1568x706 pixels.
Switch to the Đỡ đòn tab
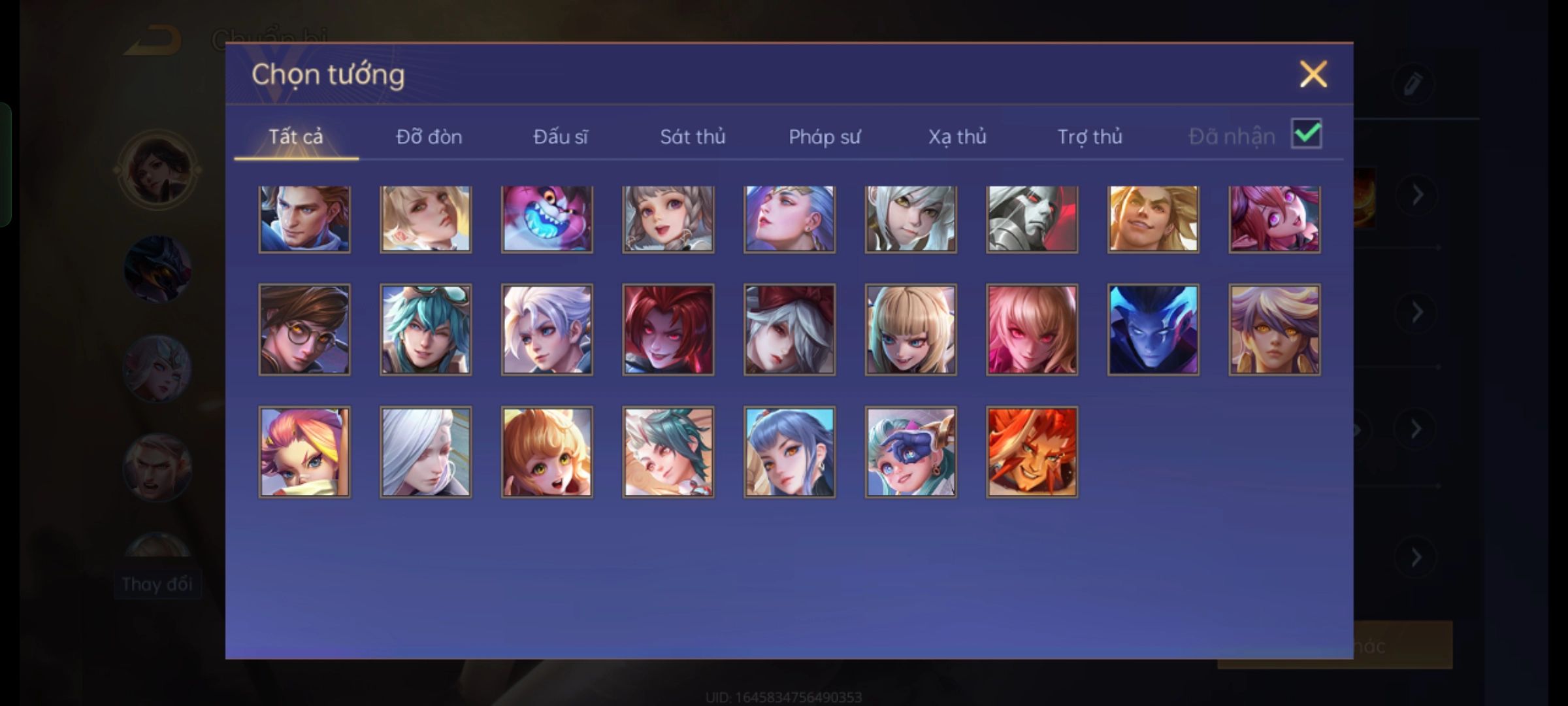429,137
